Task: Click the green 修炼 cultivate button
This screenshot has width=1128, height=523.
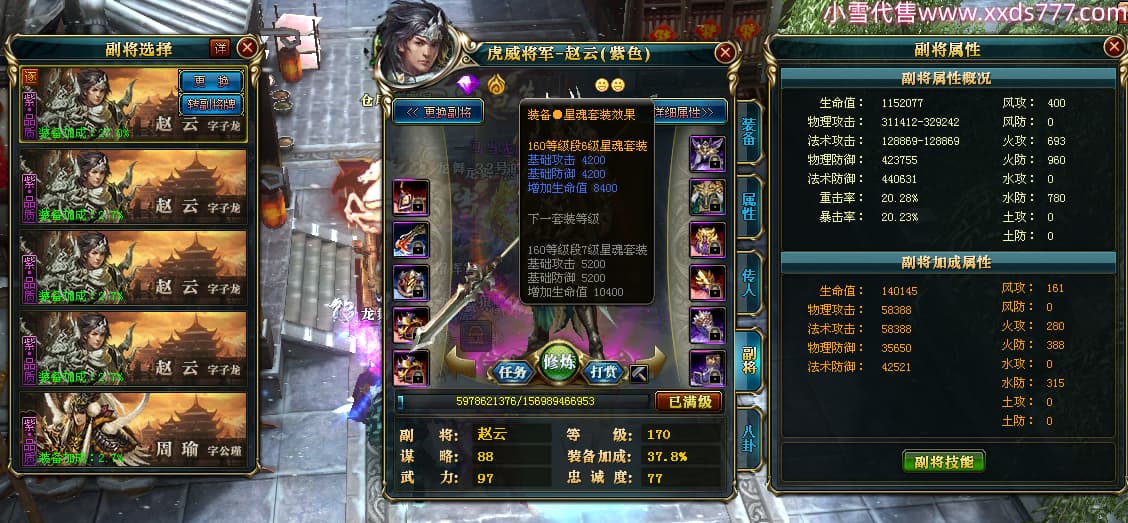Action: (559, 364)
